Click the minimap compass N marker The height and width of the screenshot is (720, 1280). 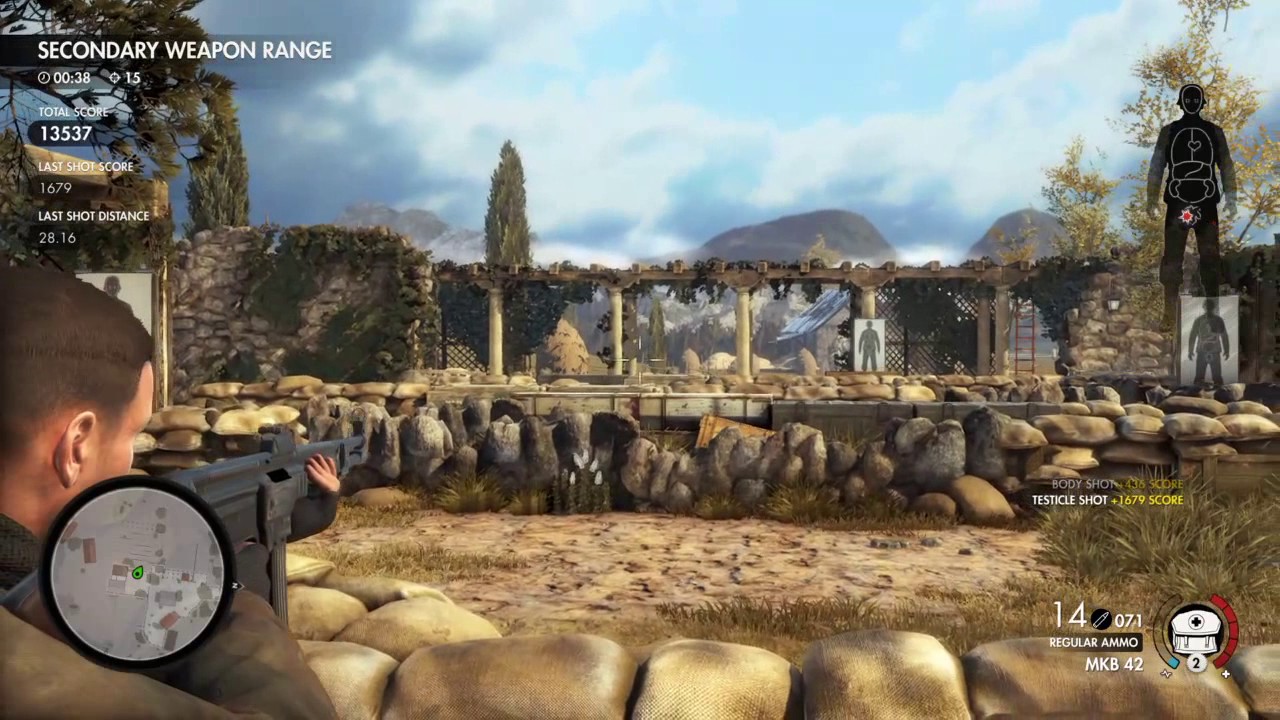click(234, 585)
